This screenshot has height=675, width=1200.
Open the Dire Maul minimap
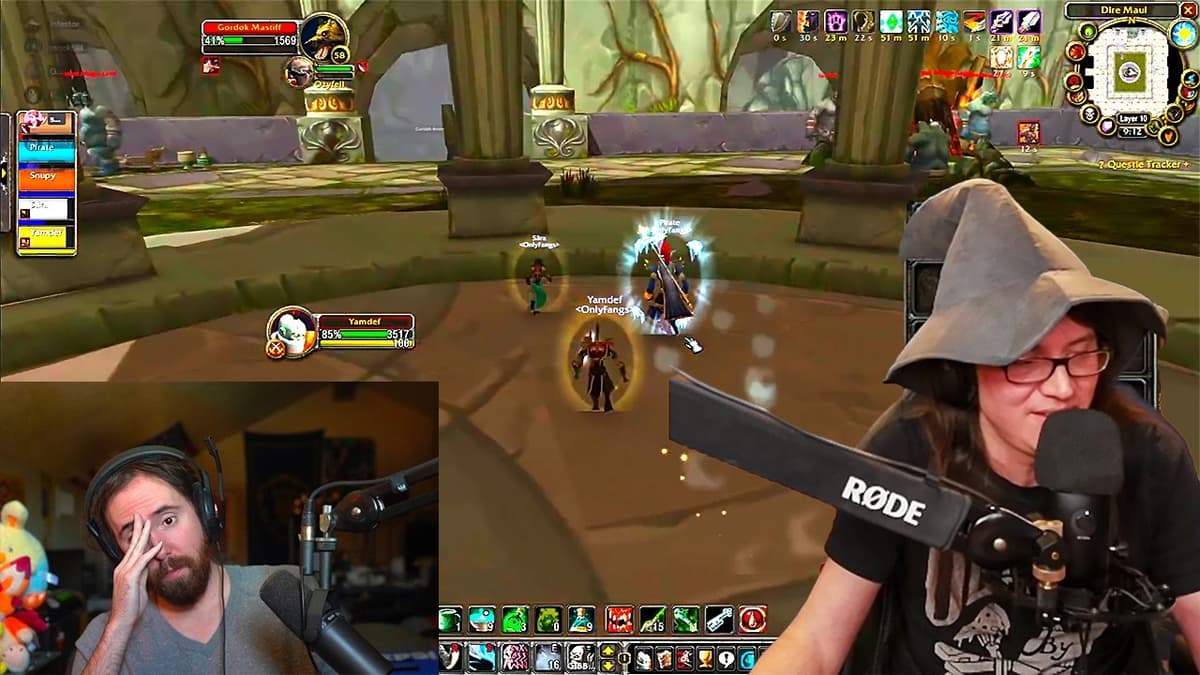[1125, 71]
